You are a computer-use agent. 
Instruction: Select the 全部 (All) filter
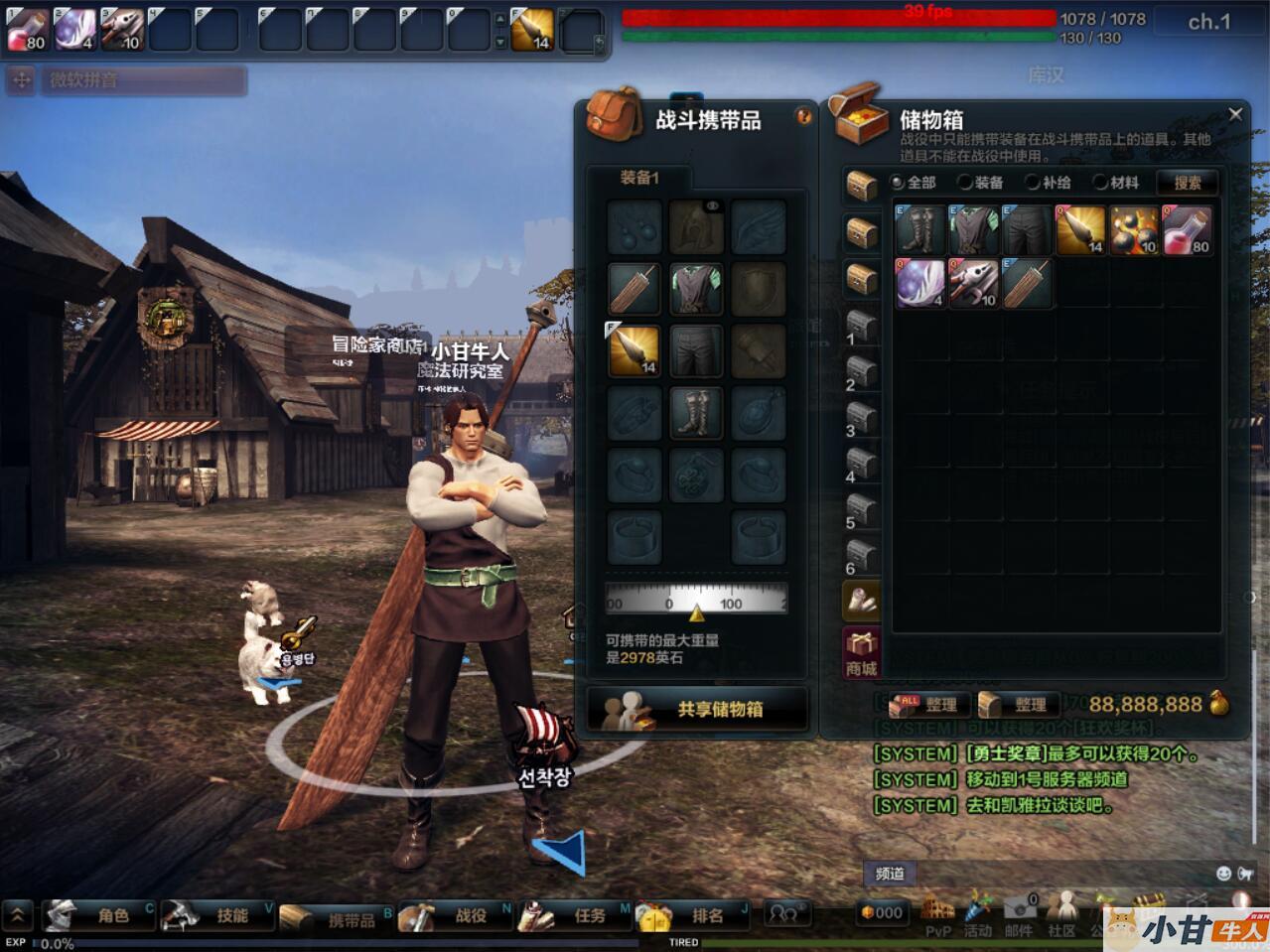pyautogui.click(x=899, y=183)
